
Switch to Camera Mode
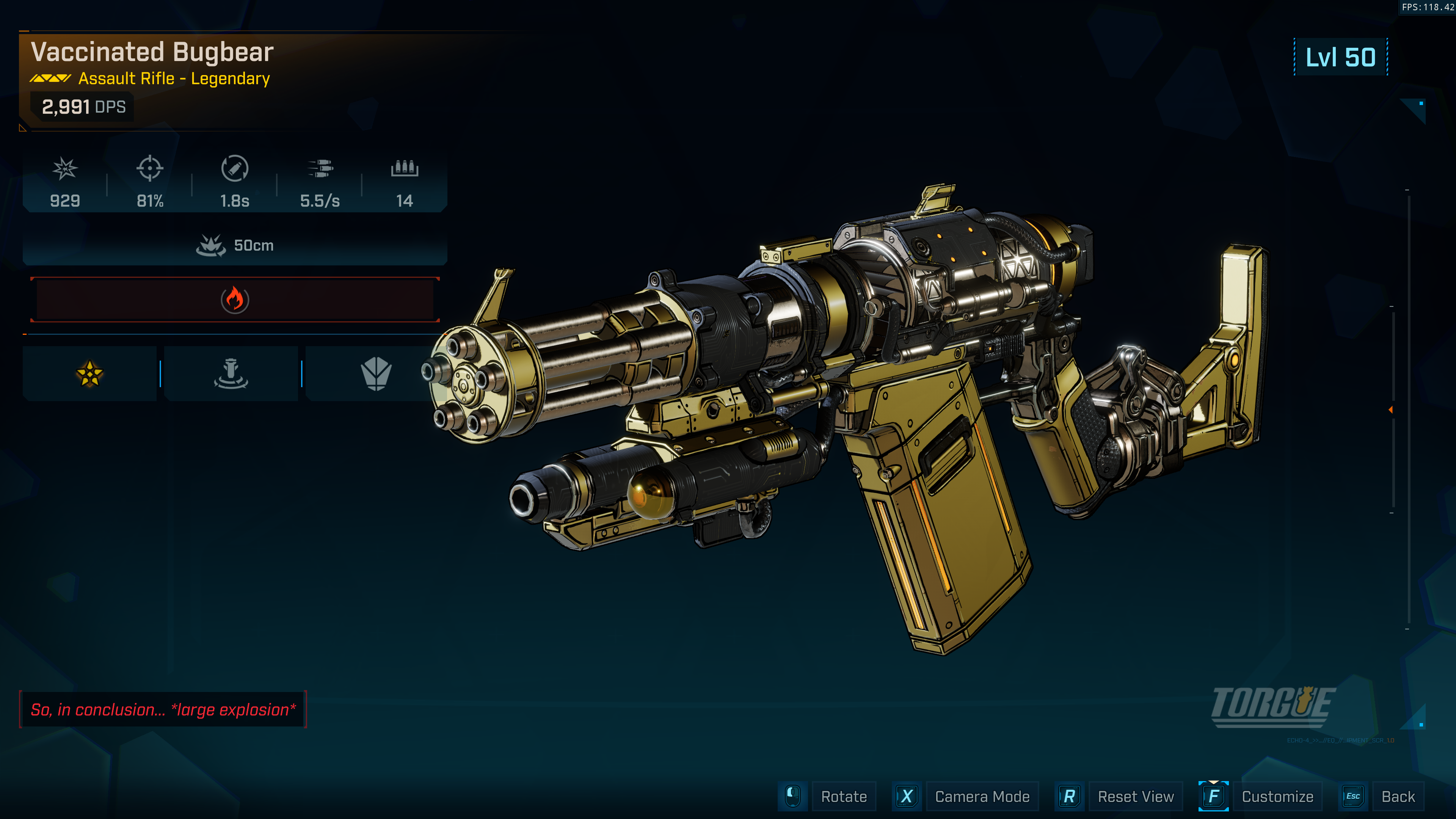pyautogui.click(x=981, y=796)
